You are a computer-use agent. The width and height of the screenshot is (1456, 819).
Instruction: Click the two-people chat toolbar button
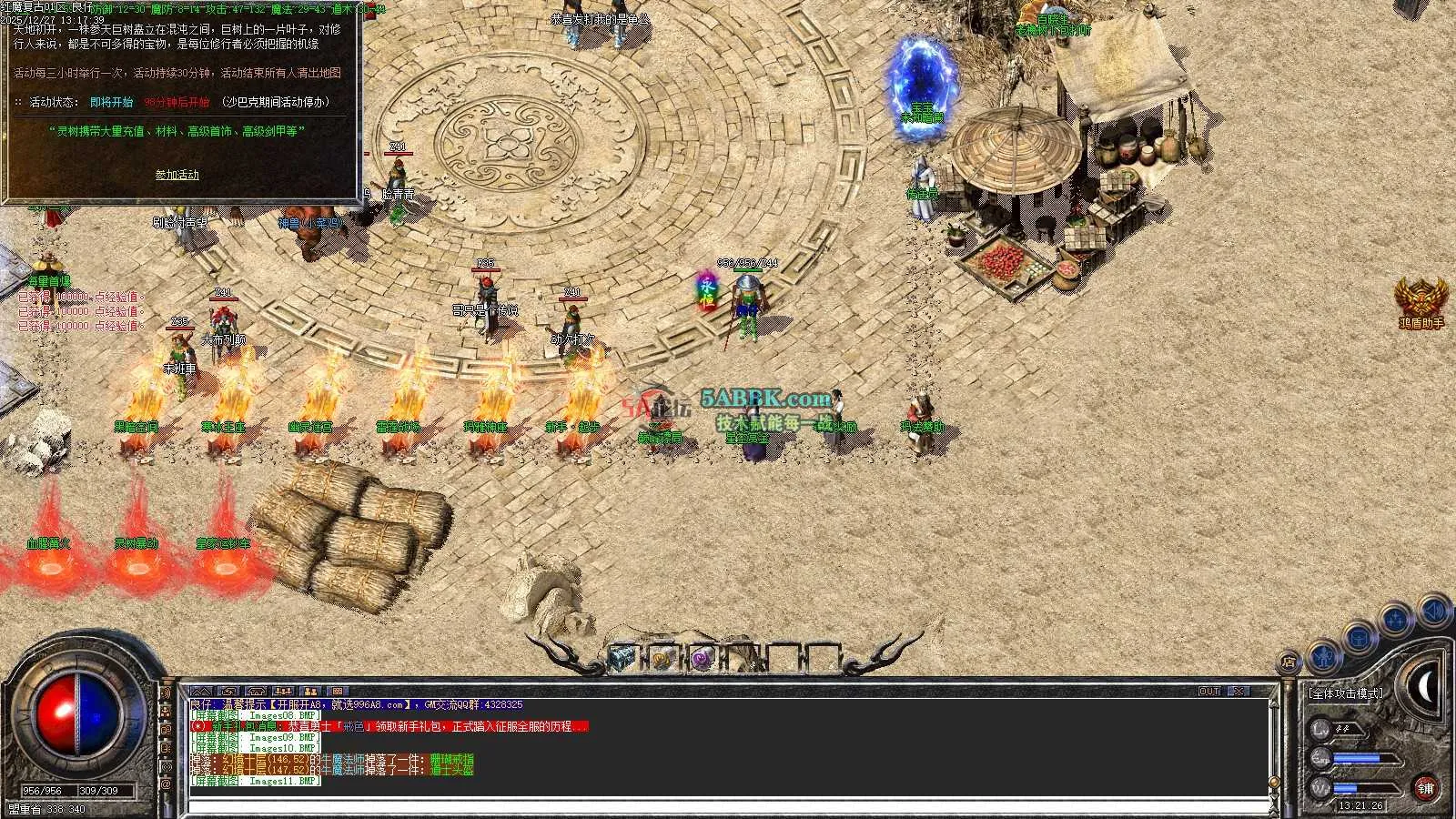(x=310, y=692)
